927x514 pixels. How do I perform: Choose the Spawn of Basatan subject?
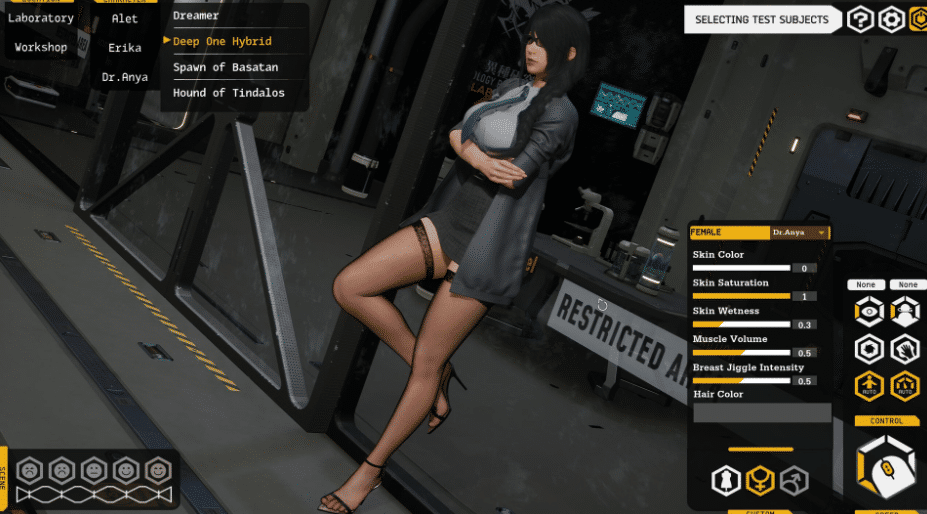coord(225,67)
